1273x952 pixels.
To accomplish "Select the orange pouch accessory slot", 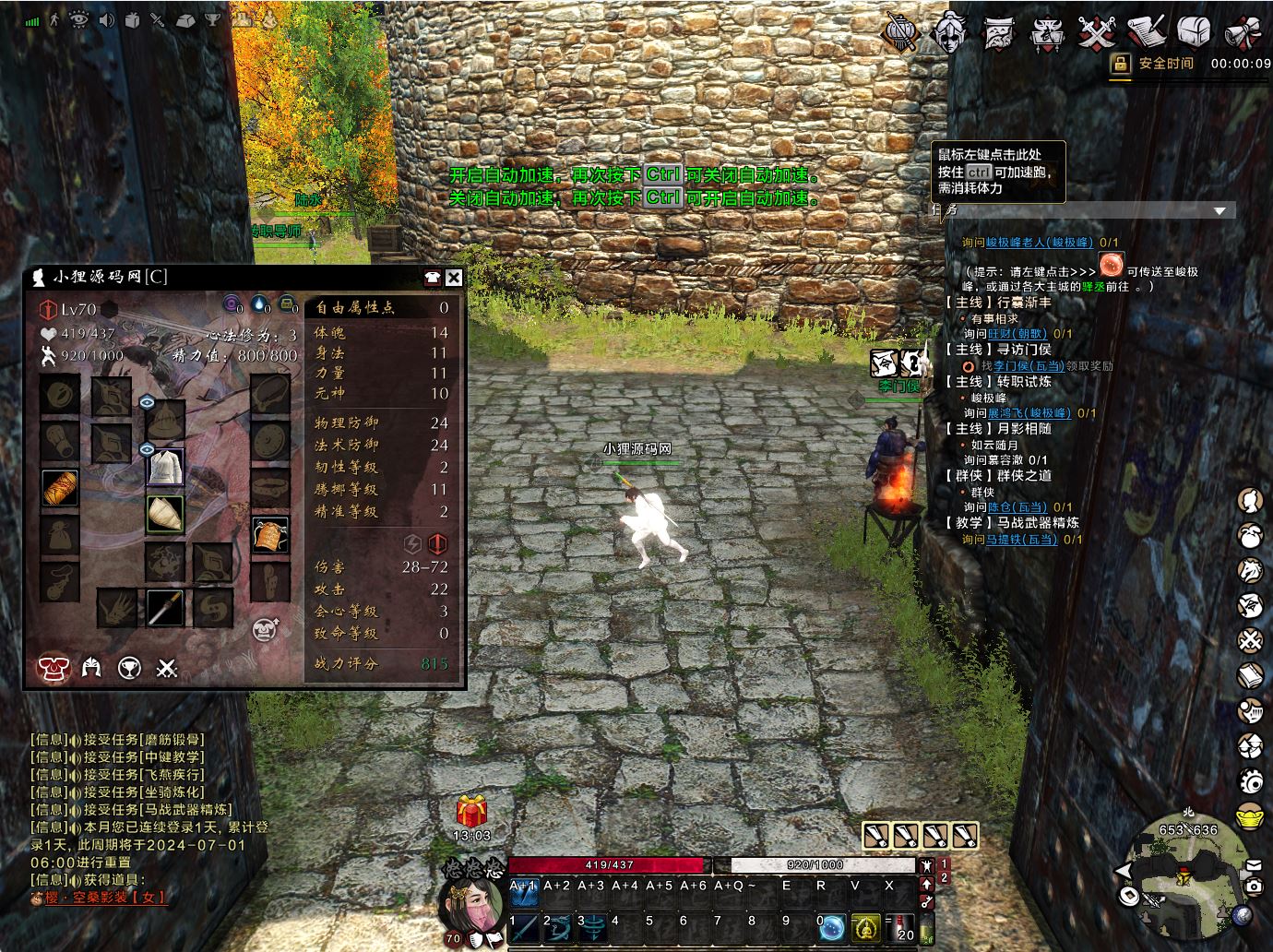I will click(270, 534).
